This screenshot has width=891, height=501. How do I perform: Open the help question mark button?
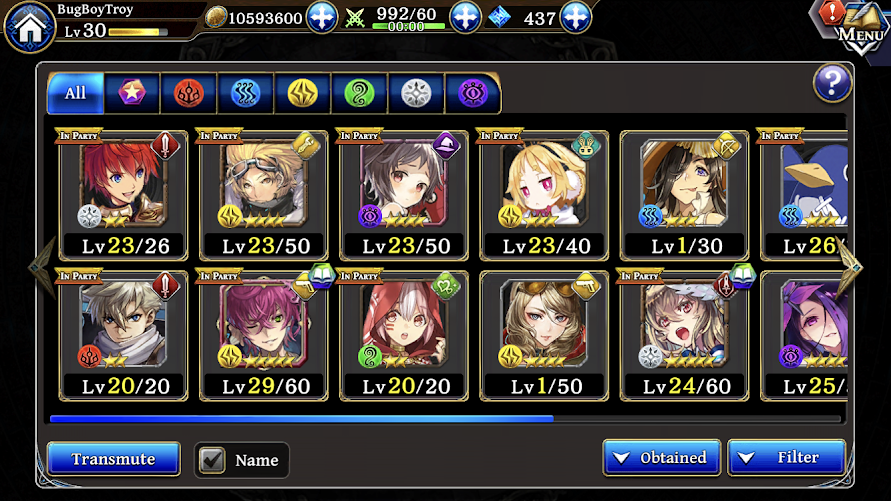point(832,84)
